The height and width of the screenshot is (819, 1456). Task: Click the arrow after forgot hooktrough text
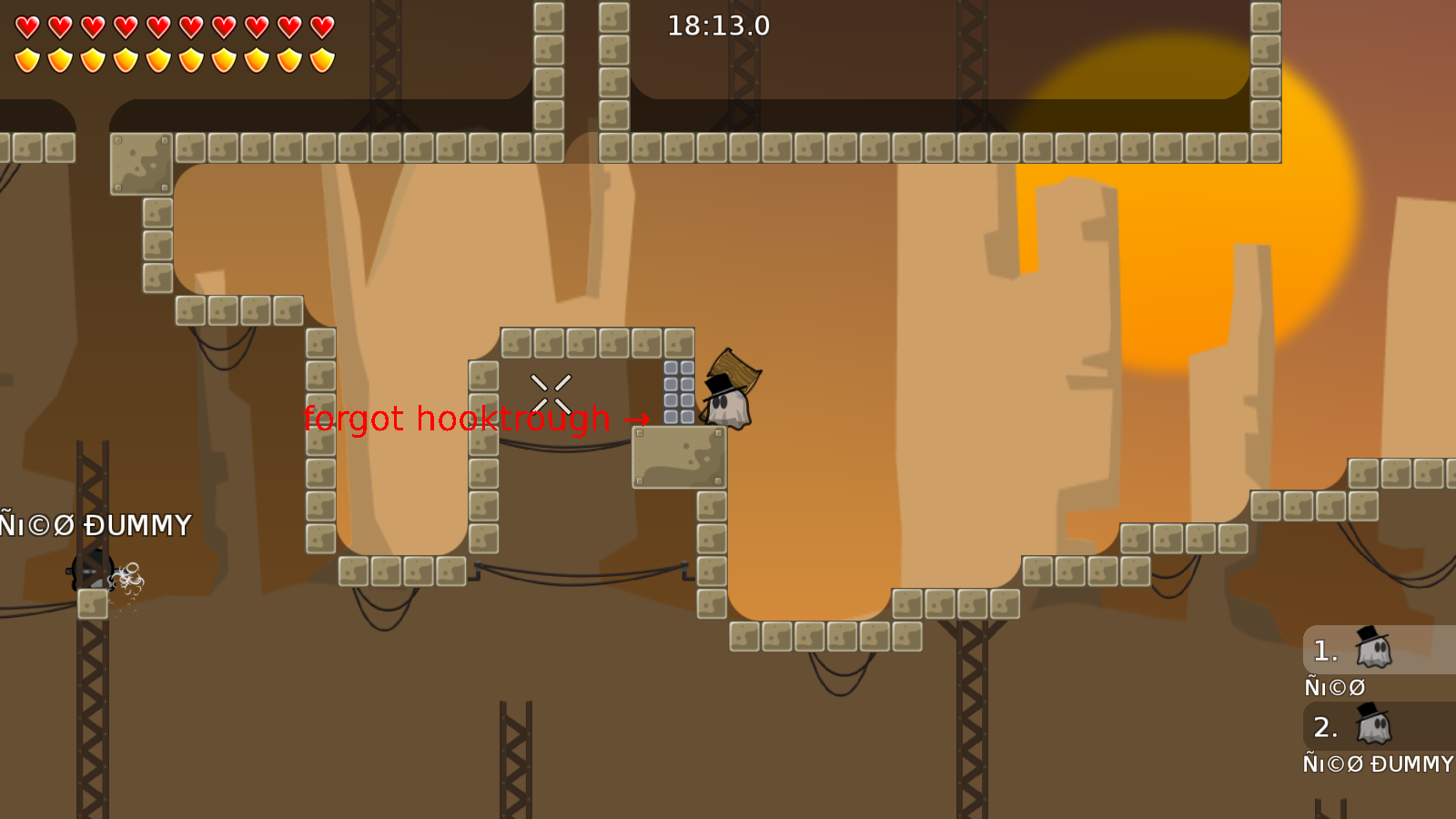tap(637, 420)
